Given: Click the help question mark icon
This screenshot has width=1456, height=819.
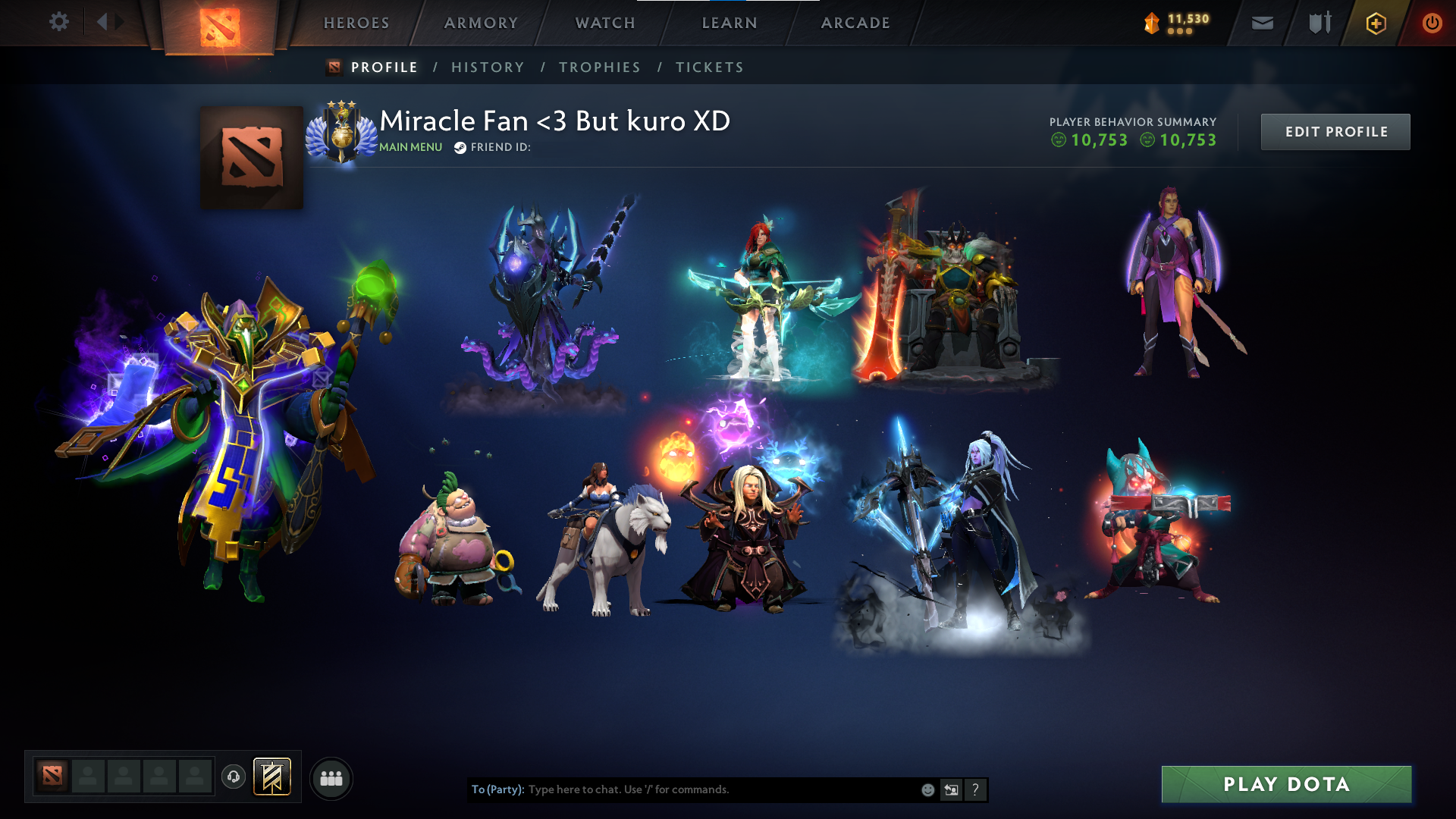Looking at the screenshot, I should 975,789.
